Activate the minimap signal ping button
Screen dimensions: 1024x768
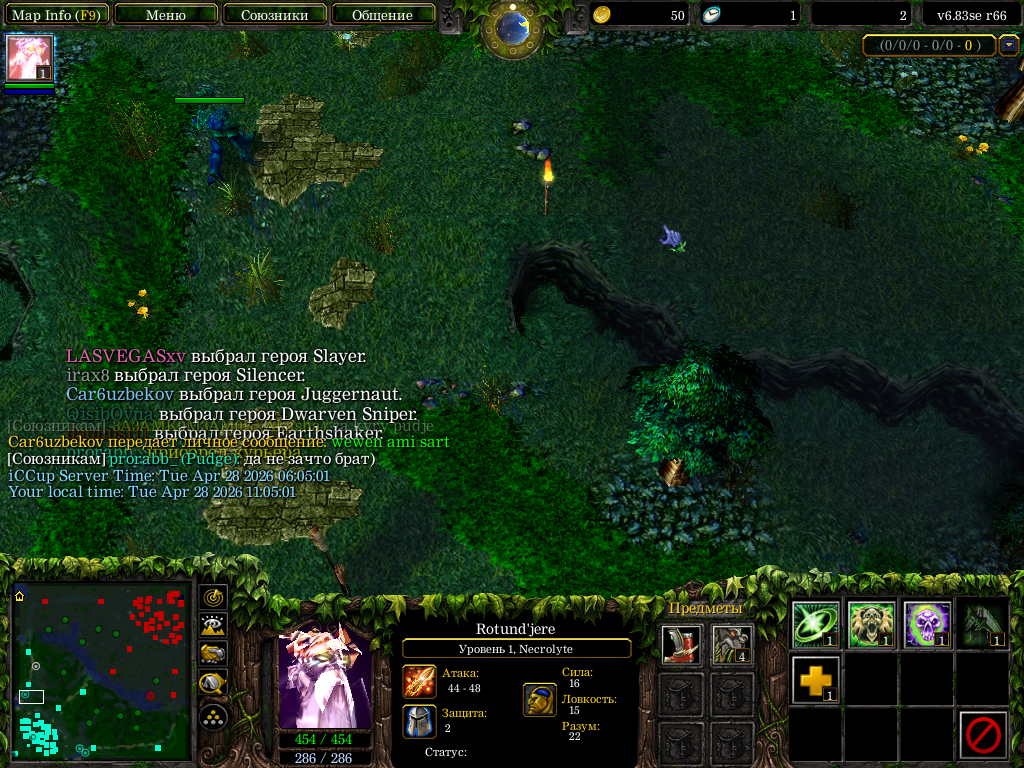coord(213,598)
